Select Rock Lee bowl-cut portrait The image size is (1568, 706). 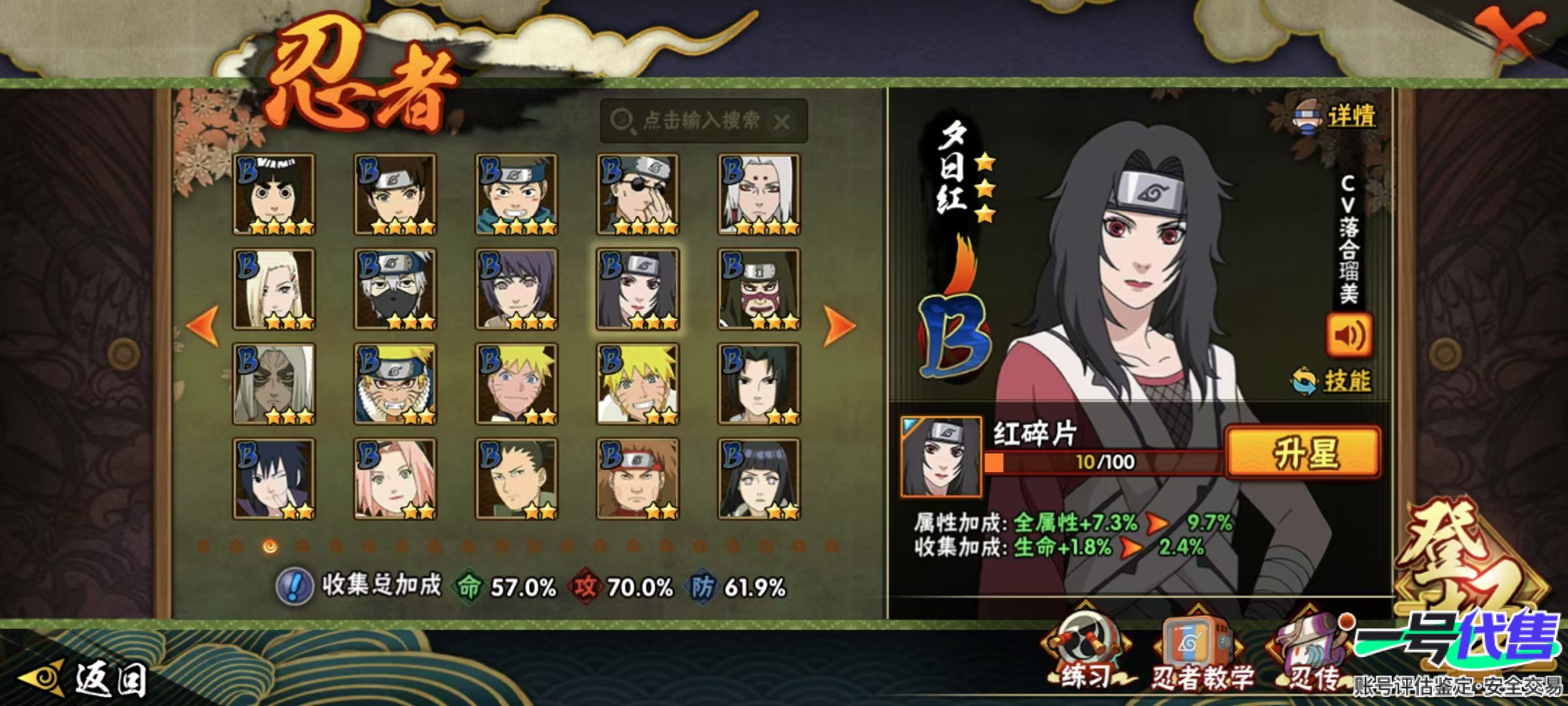[274, 194]
